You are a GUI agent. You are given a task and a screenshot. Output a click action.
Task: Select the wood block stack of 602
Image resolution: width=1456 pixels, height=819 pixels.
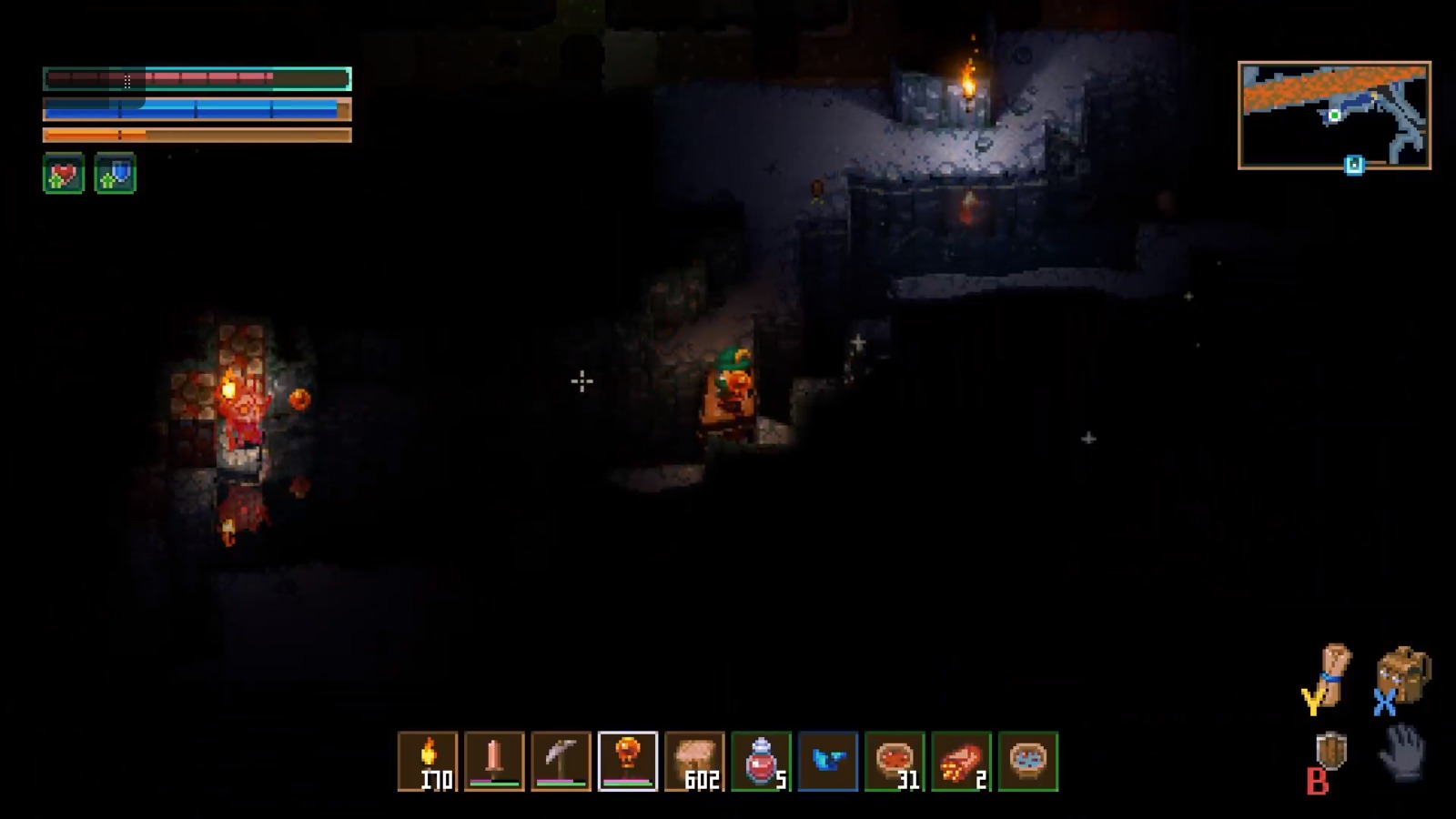(694, 761)
